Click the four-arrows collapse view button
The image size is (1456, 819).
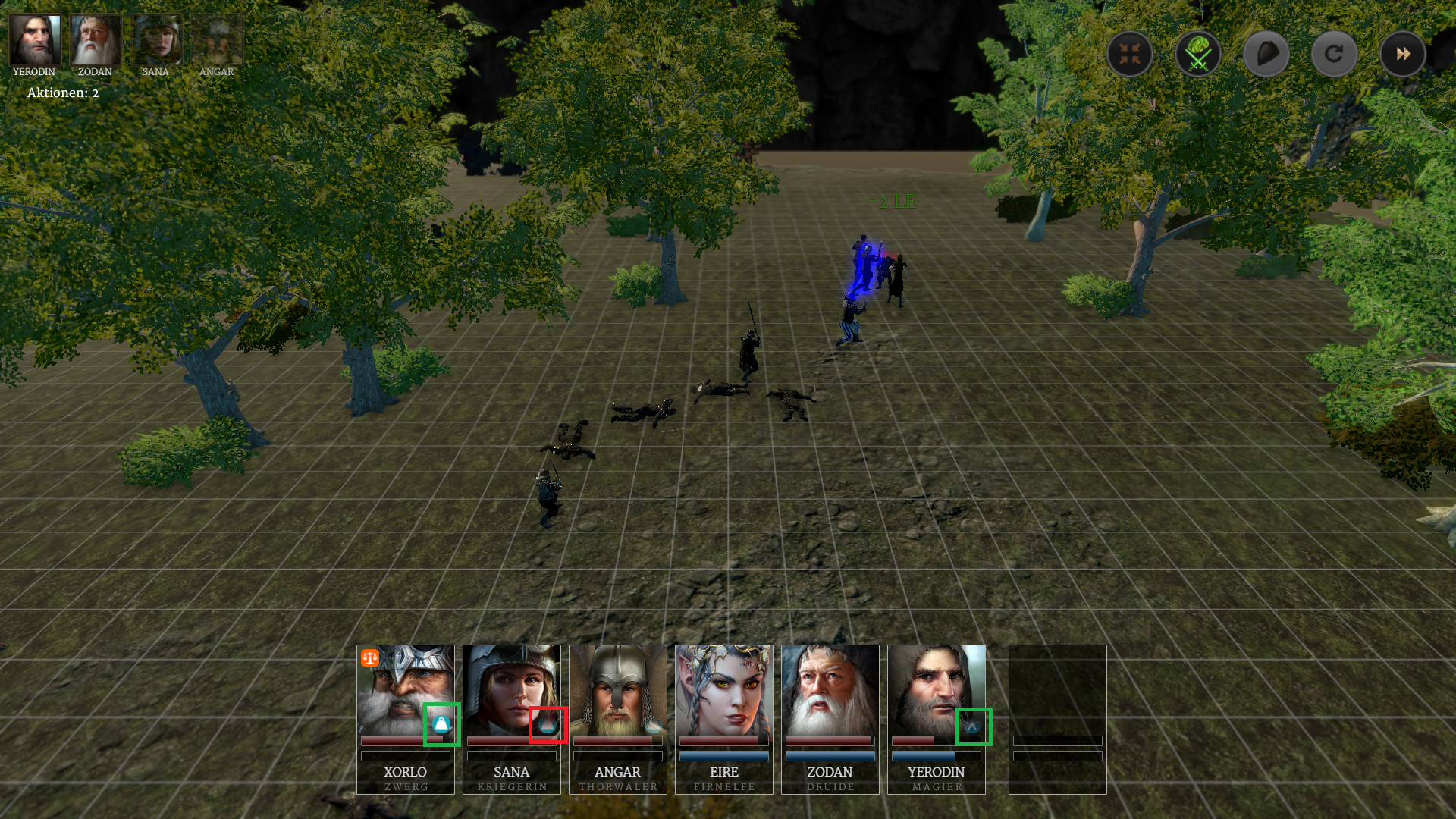point(1130,54)
